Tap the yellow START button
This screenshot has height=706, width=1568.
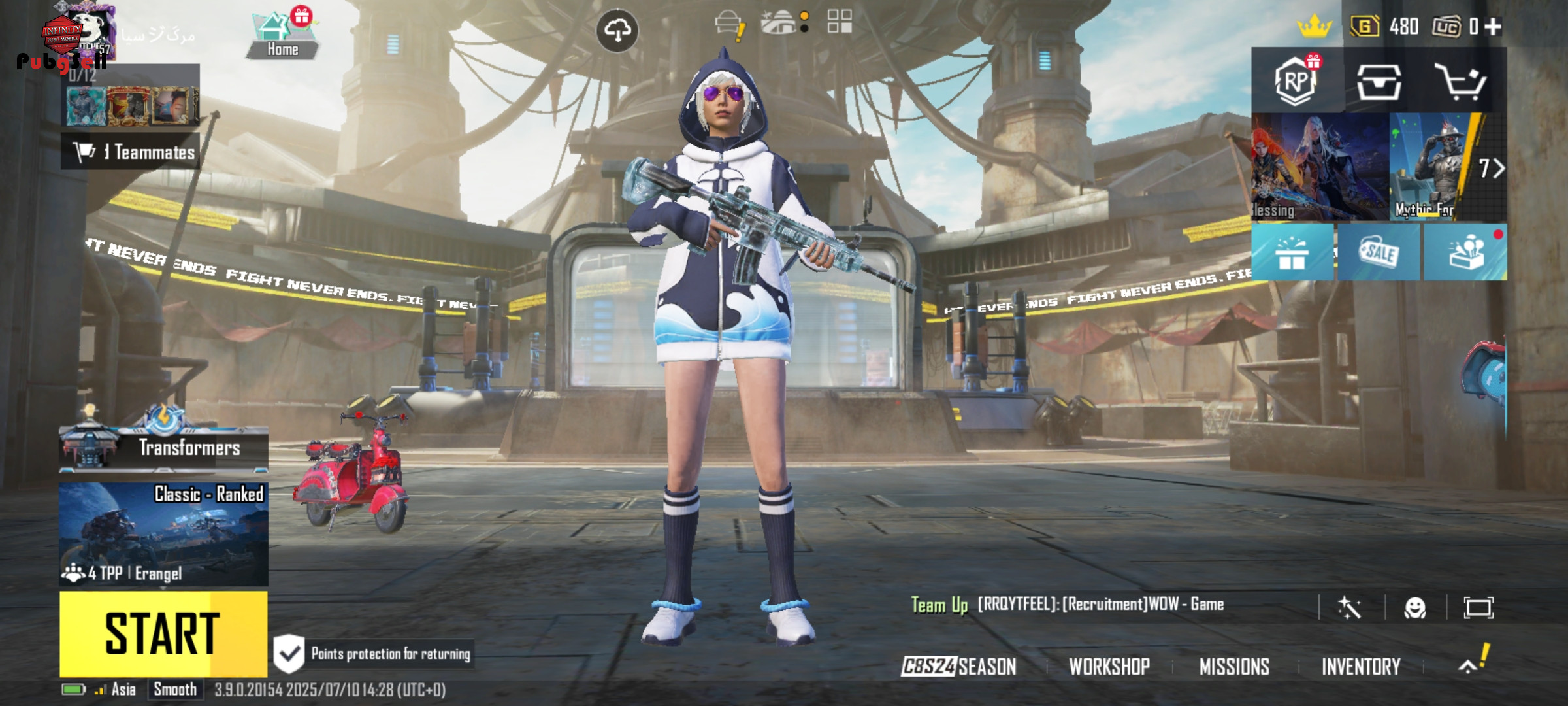pyautogui.click(x=163, y=633)
